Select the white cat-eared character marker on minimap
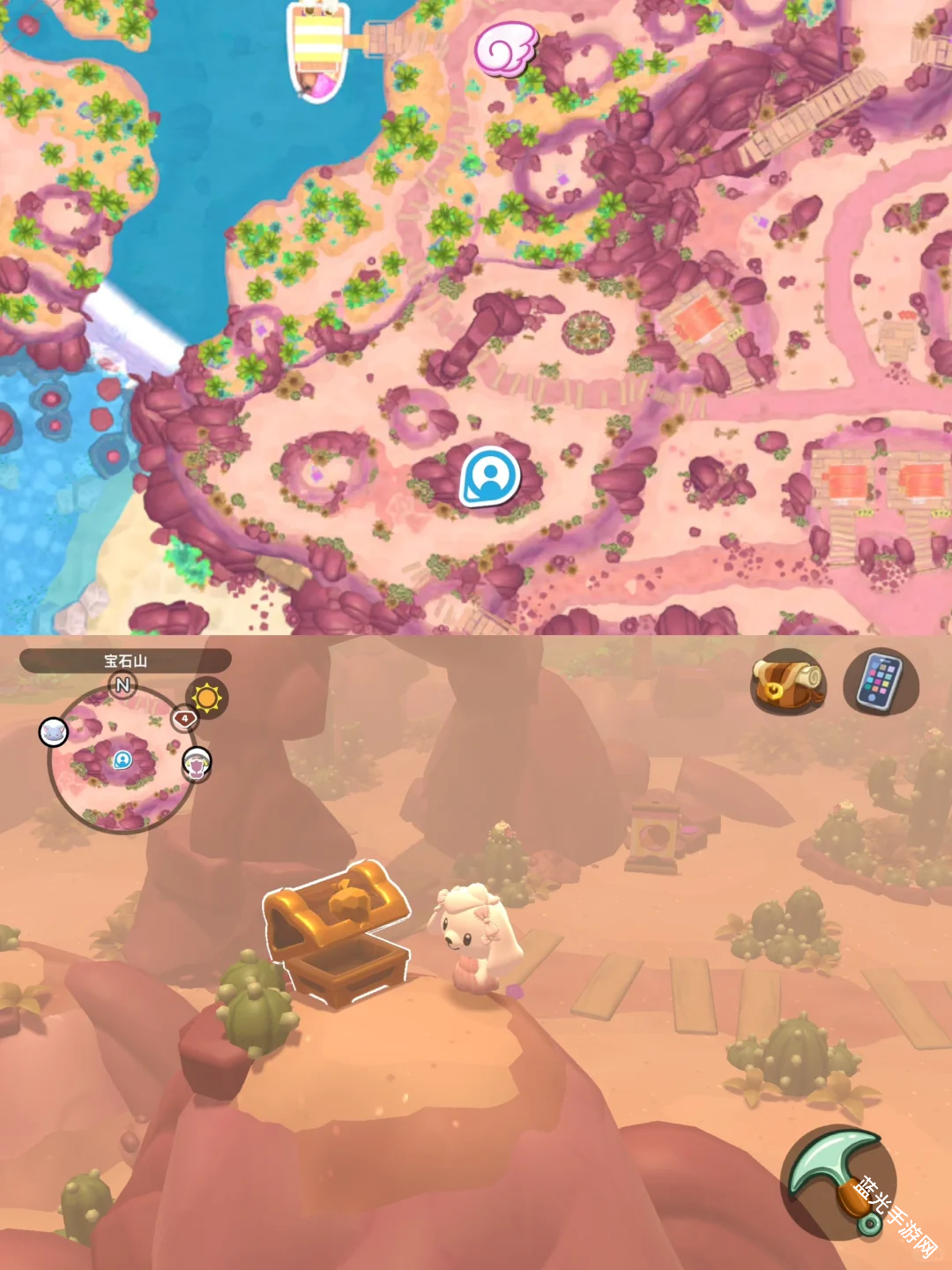This screenshot has height=1270, width=952. tap(54, 732)
